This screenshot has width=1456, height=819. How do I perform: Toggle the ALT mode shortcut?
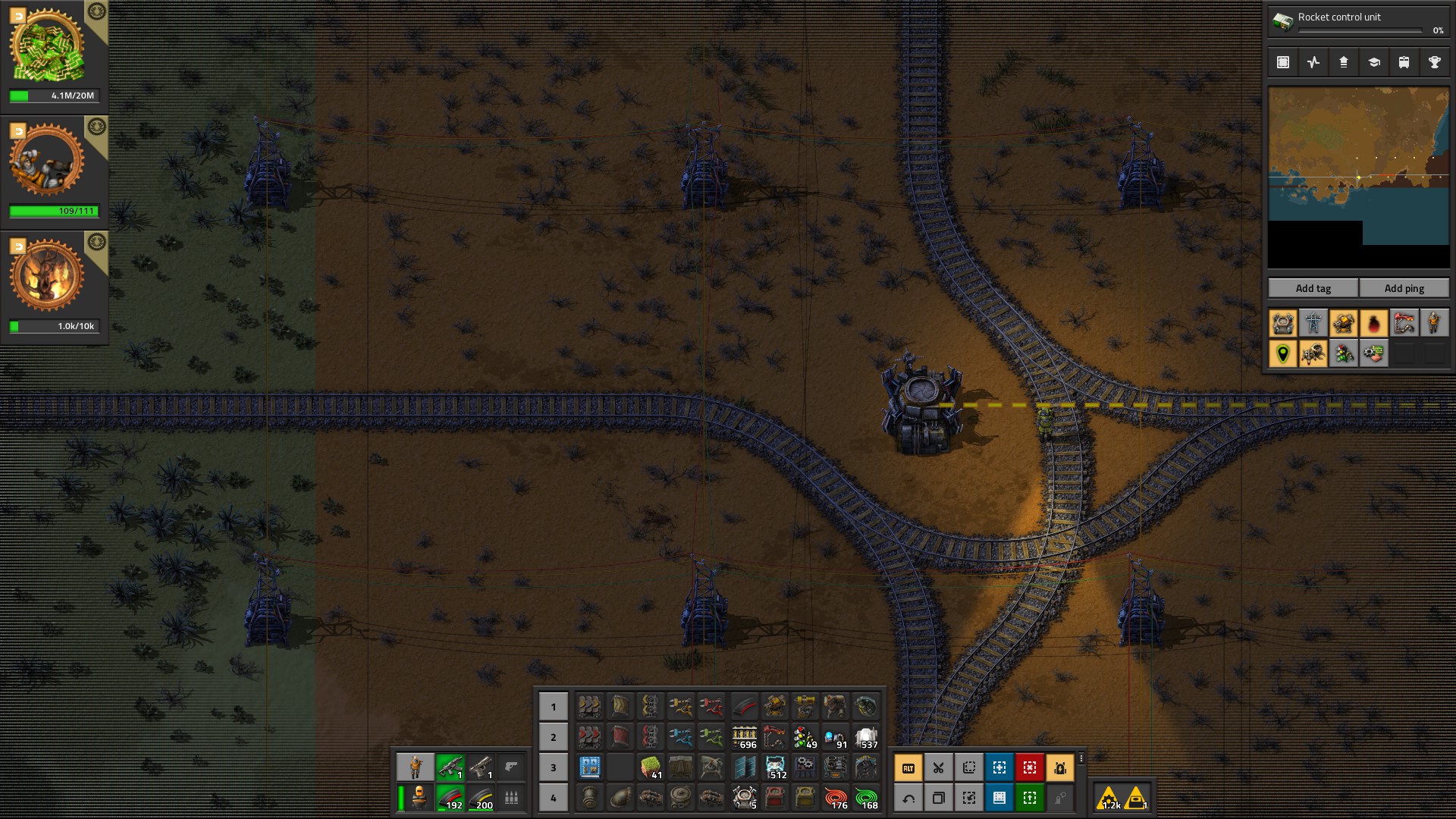click(x=908, y=767)
